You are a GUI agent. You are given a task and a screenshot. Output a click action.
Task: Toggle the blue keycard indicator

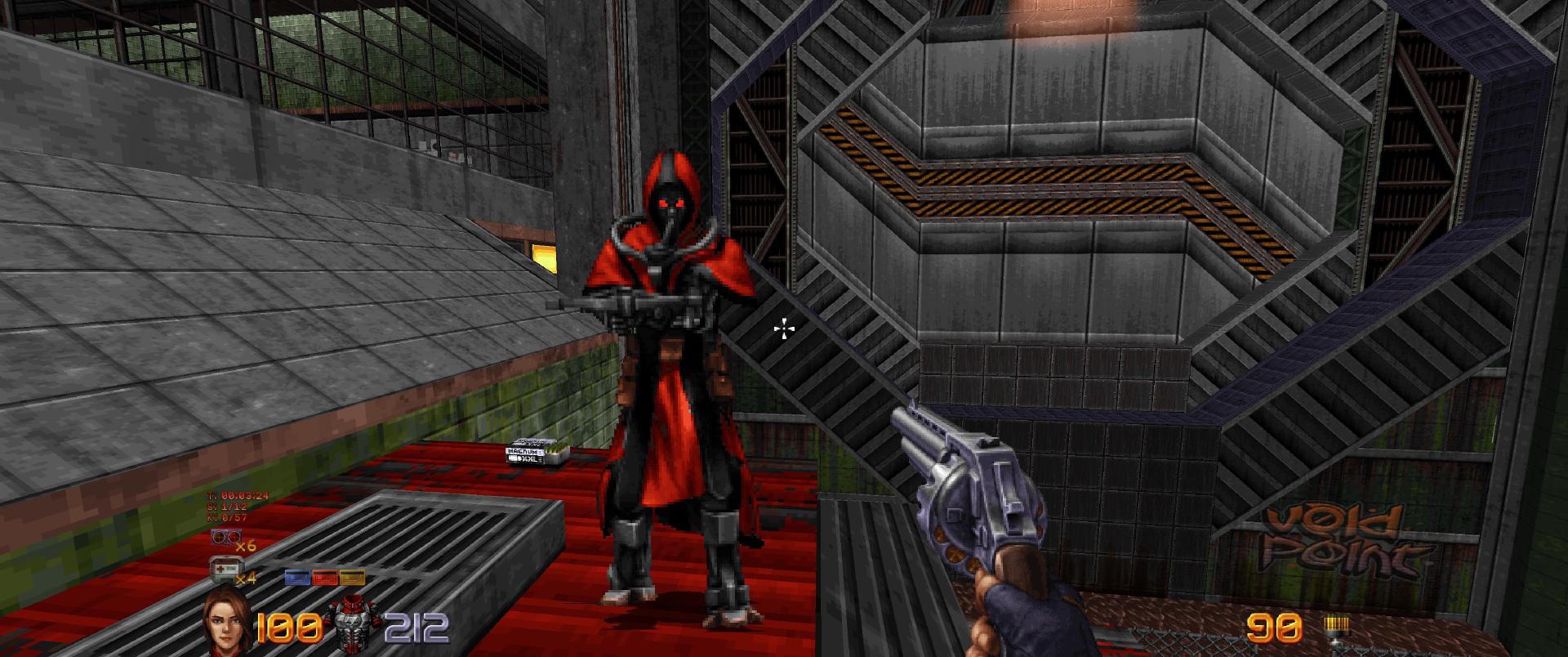click(296, 578)
